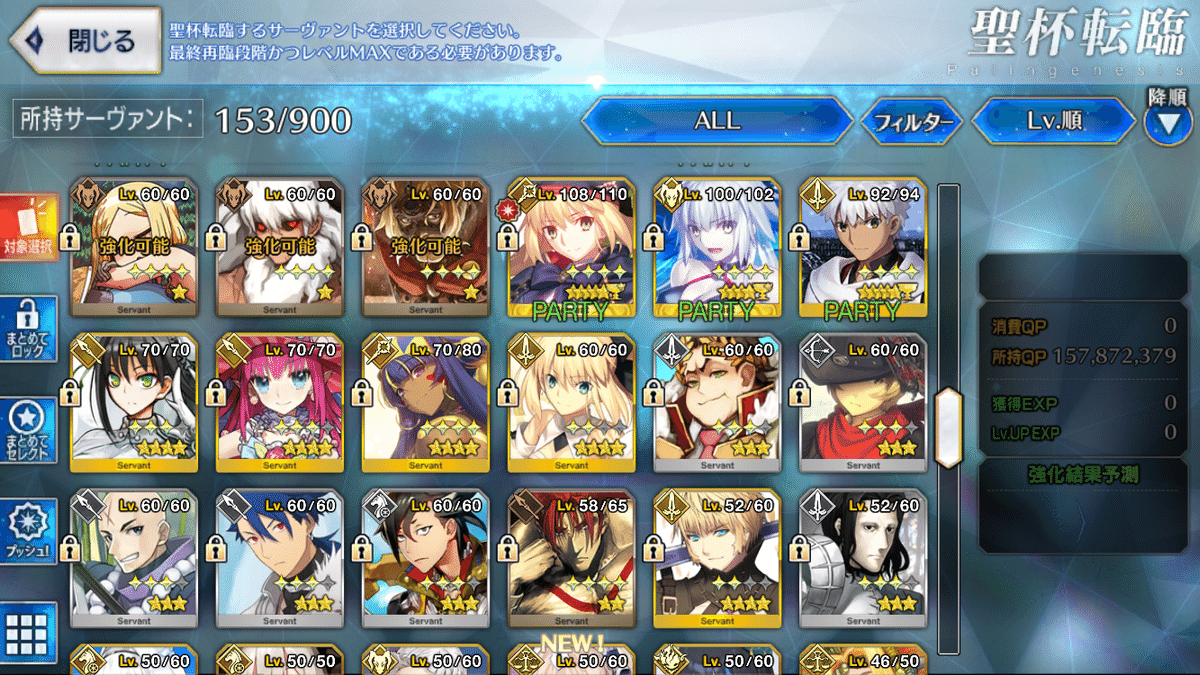This screenshot has width=1200, height=675.
Task: Click the servant list scrollbar handle
Action: (x=948, y=427)
